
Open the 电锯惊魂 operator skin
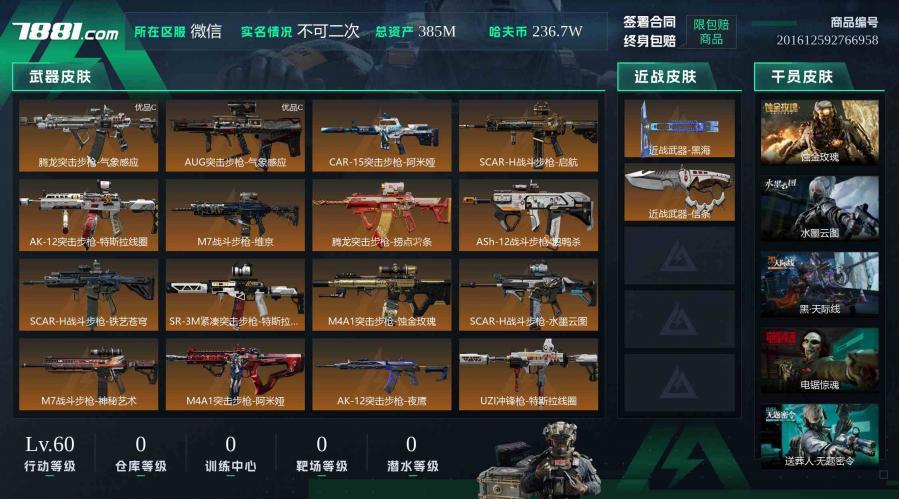click(x=819, y=360)
